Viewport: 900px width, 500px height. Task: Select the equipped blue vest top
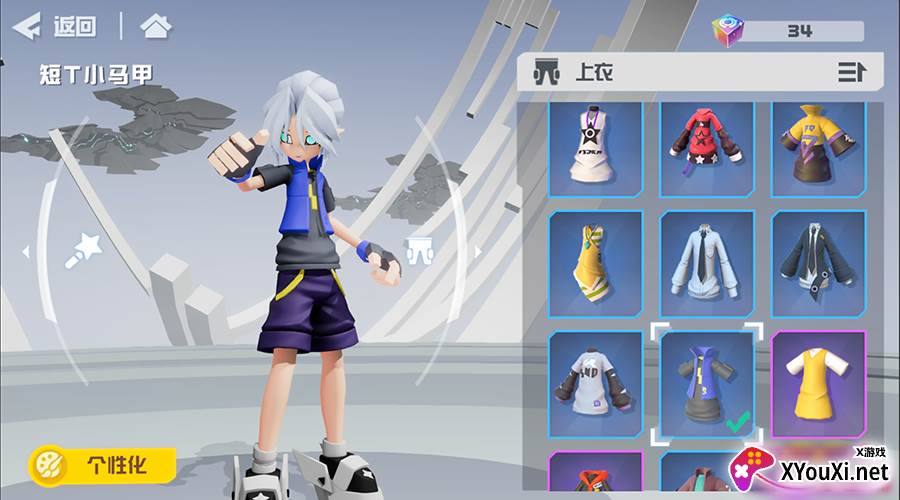coord(706,385)
